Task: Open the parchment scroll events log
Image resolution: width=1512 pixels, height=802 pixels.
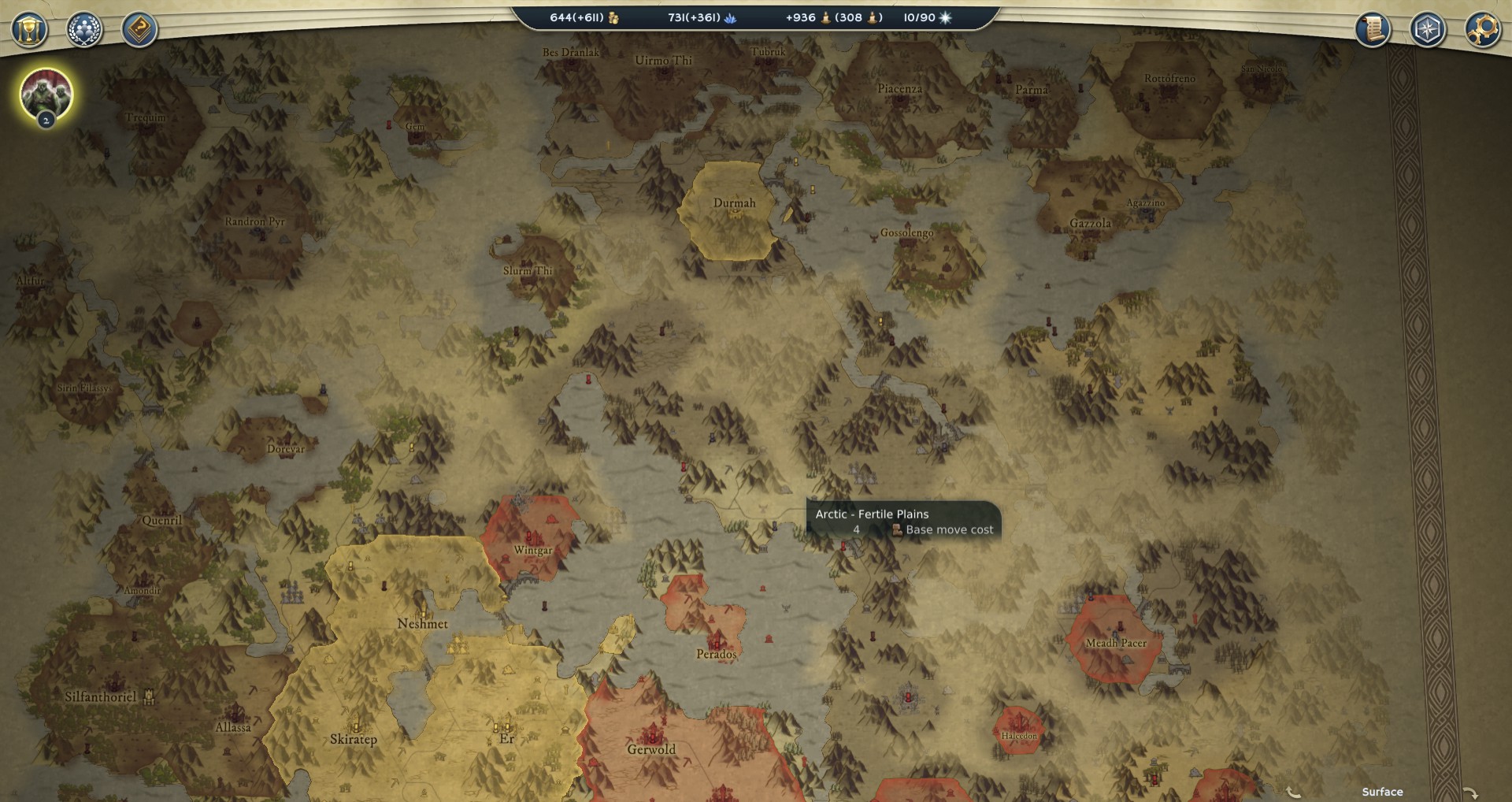Action: (1373, 30)
